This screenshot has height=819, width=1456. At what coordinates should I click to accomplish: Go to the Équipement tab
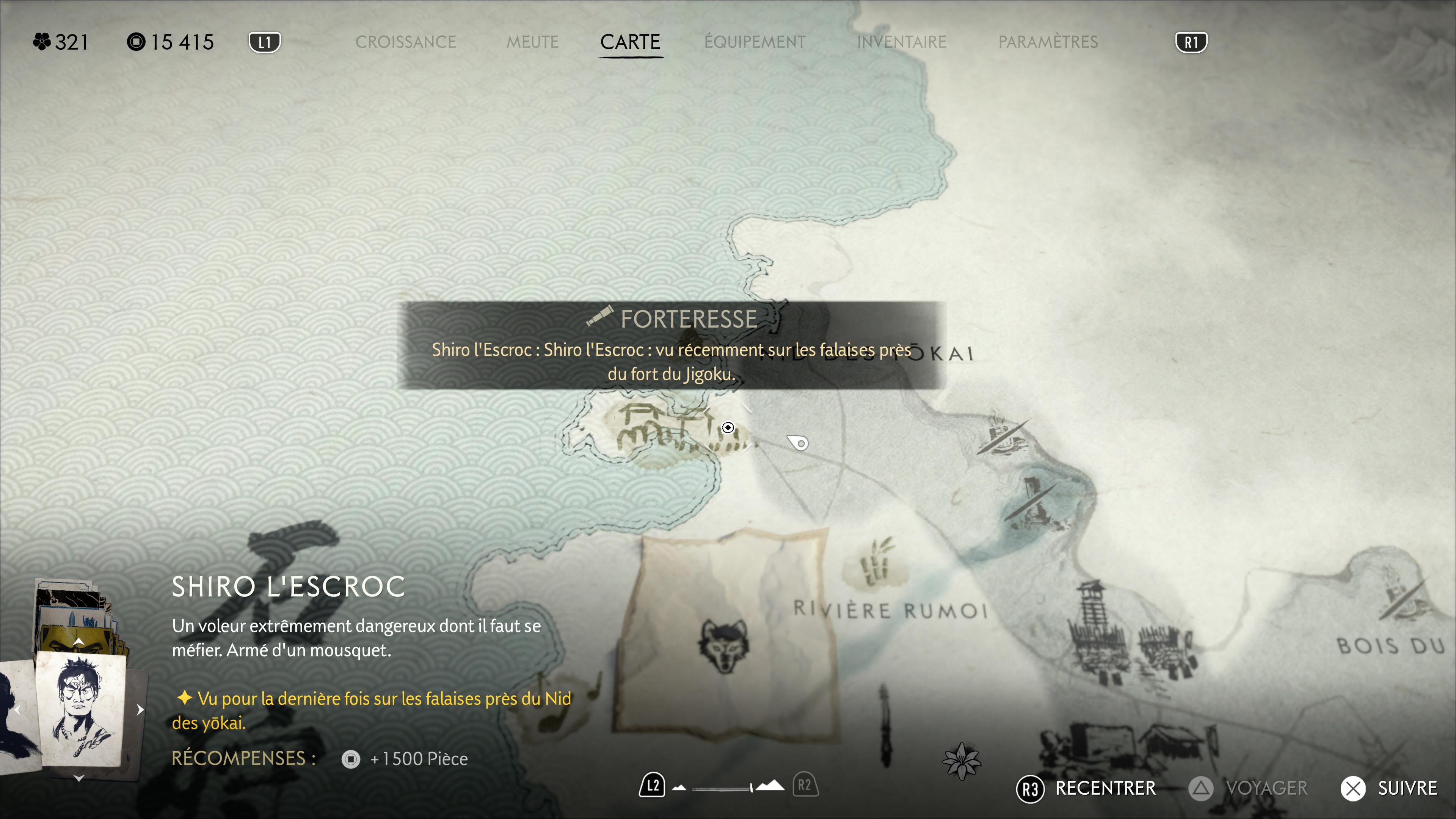[x=755, y=42]
